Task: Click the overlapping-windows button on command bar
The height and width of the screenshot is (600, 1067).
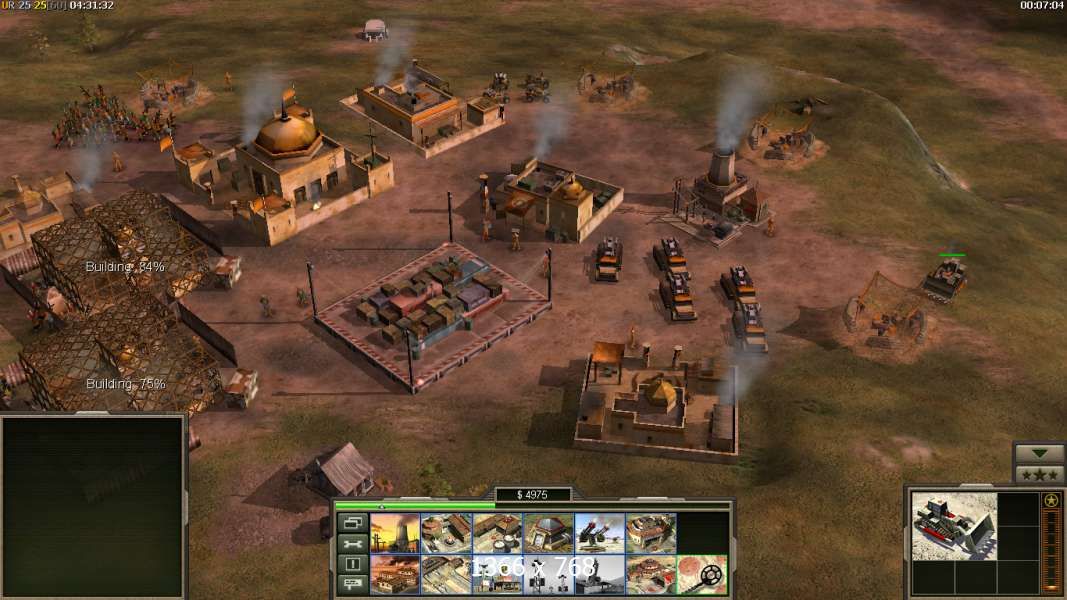Action: coord(352,522)
